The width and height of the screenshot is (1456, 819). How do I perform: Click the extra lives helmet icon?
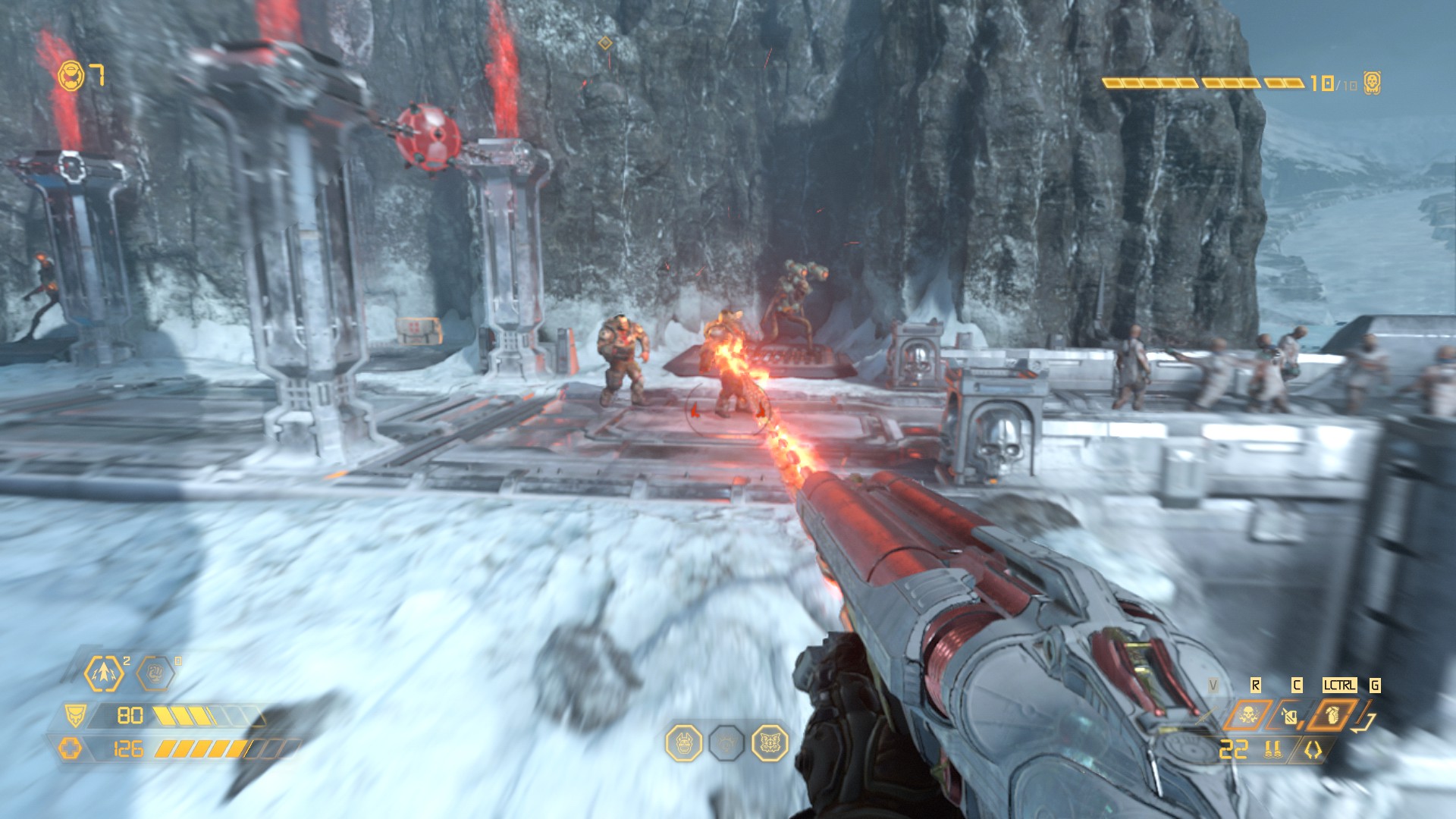click(x=70, y=74)
